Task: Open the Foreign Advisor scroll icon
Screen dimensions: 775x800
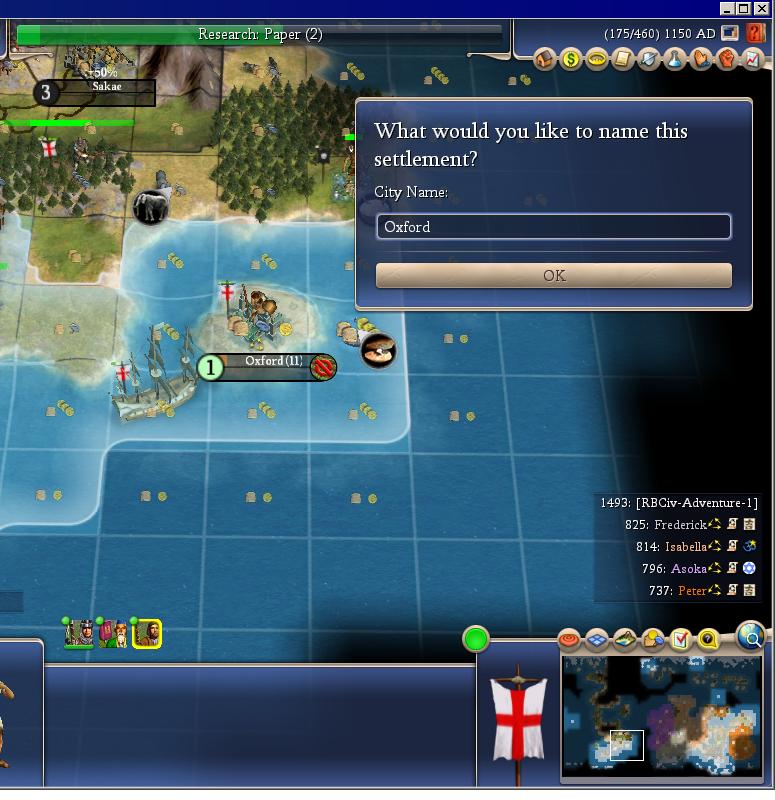Action: pos(623,59)
